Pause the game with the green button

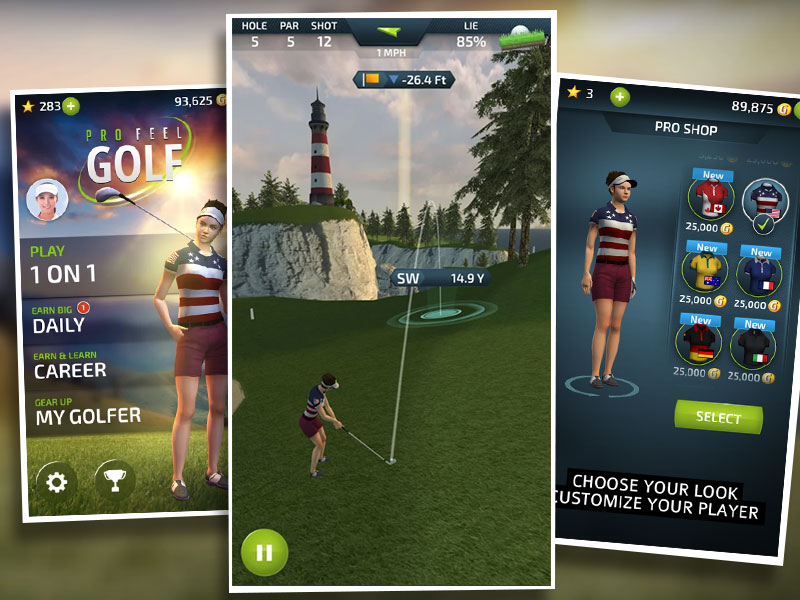pos(264,551)
